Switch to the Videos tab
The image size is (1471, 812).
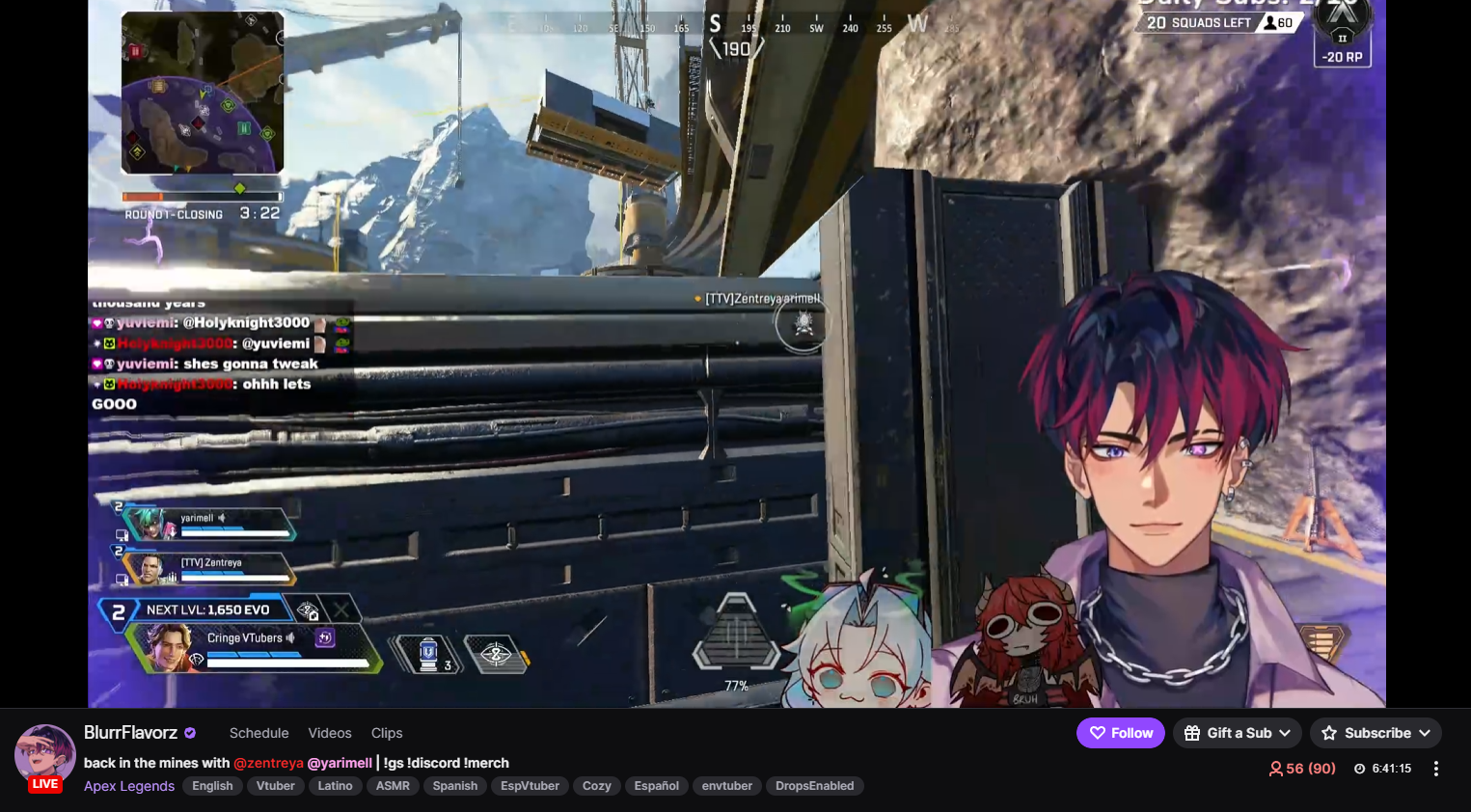(x=330, y=733)
